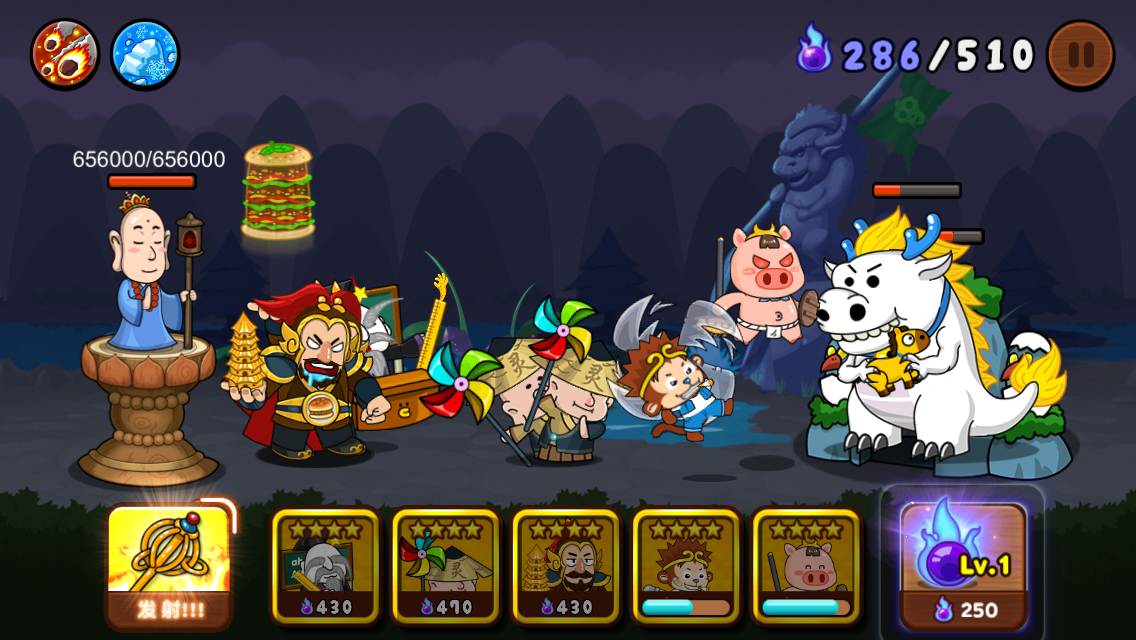This screenshot has height=640, width=1136.
Task: Summon the pagoda-bearing king unit card
Action: pos(566,566)
